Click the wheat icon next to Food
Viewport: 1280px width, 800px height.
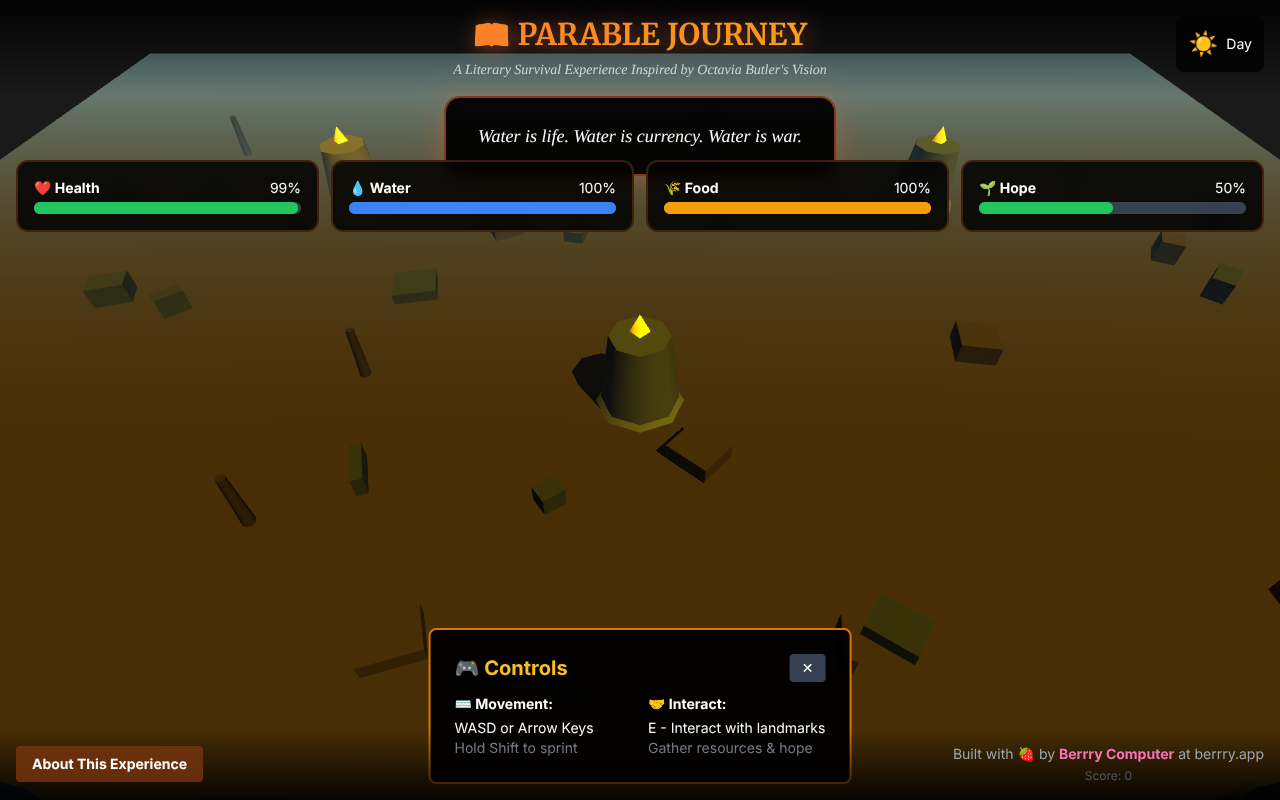(673, 187)
